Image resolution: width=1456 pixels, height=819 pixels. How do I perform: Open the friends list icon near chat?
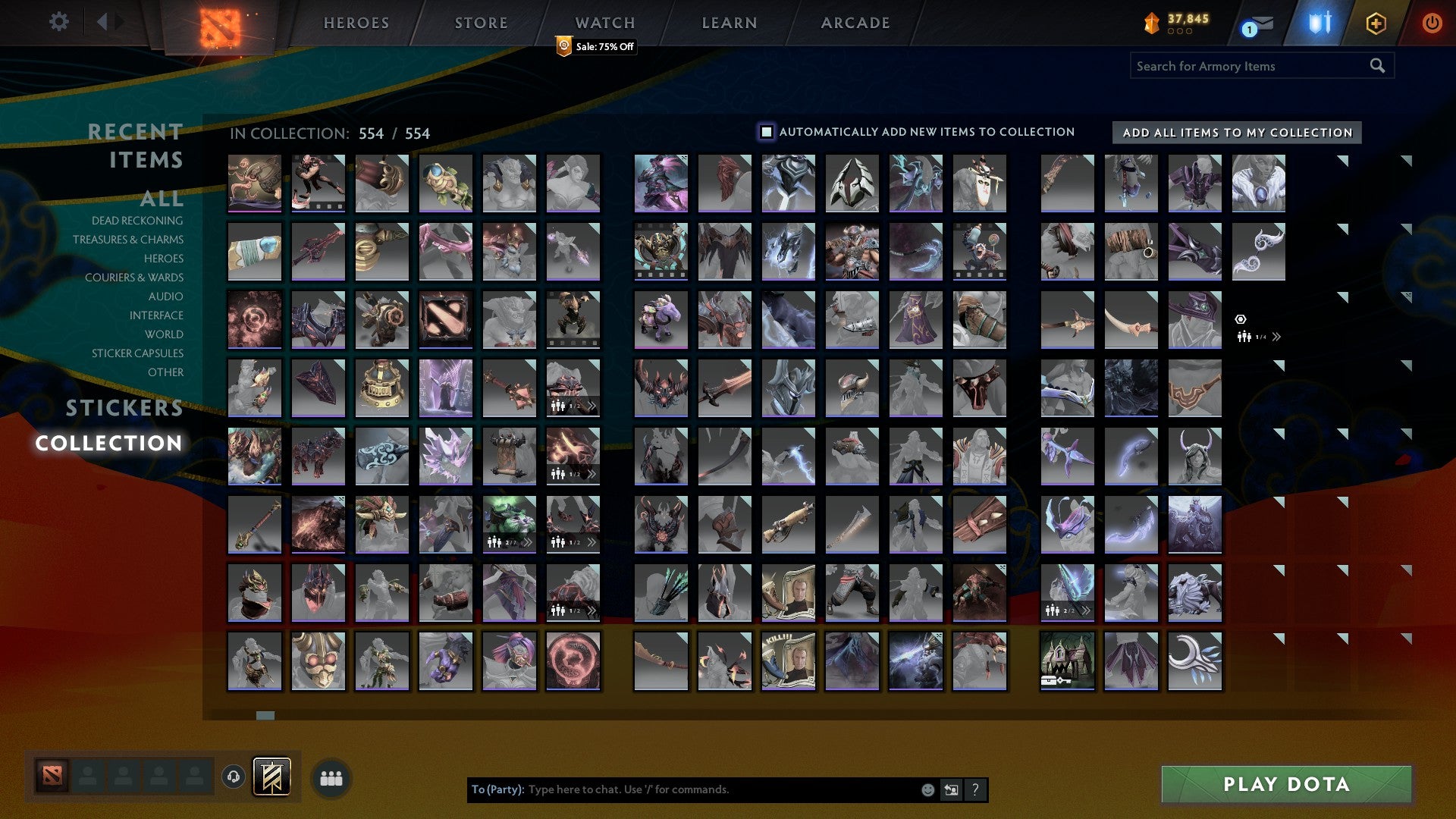(x=330, y=777)
